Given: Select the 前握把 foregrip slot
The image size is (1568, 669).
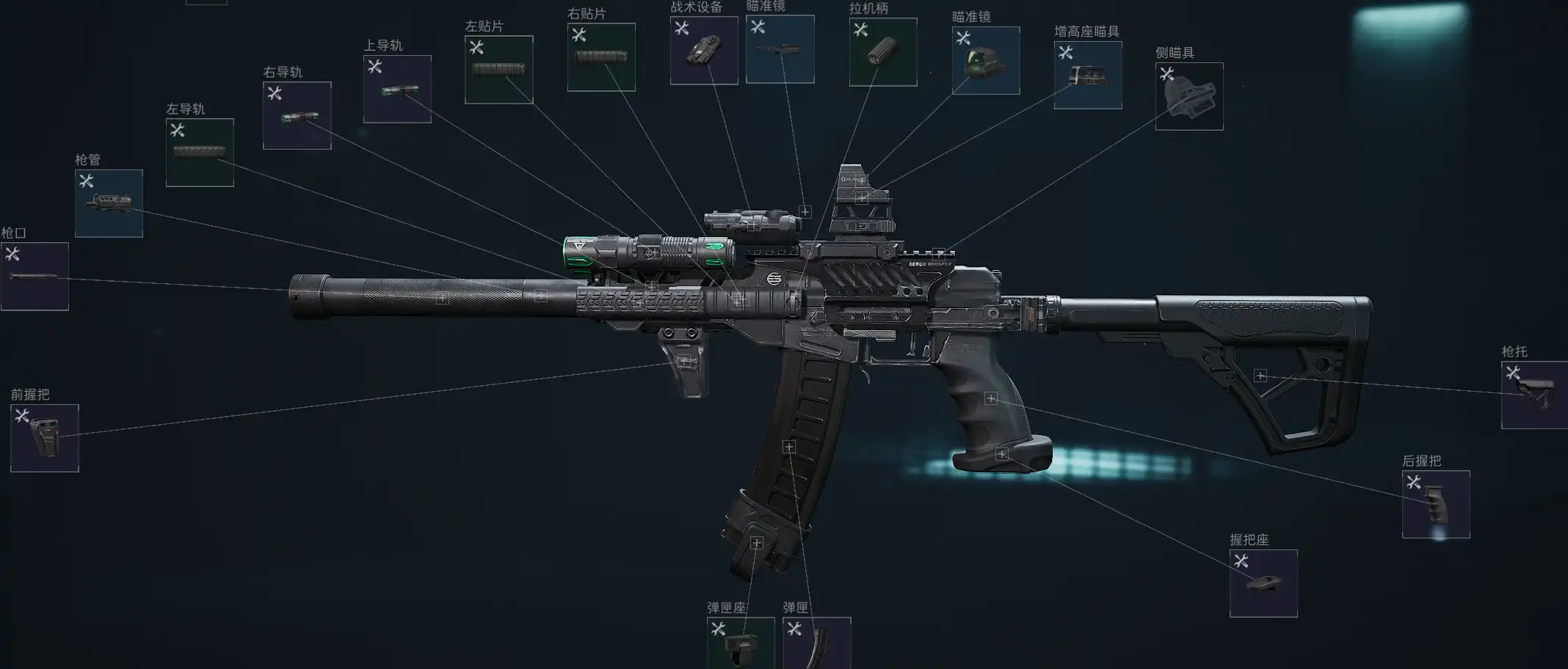Looking at the screenshot, I should click(45, 438).
